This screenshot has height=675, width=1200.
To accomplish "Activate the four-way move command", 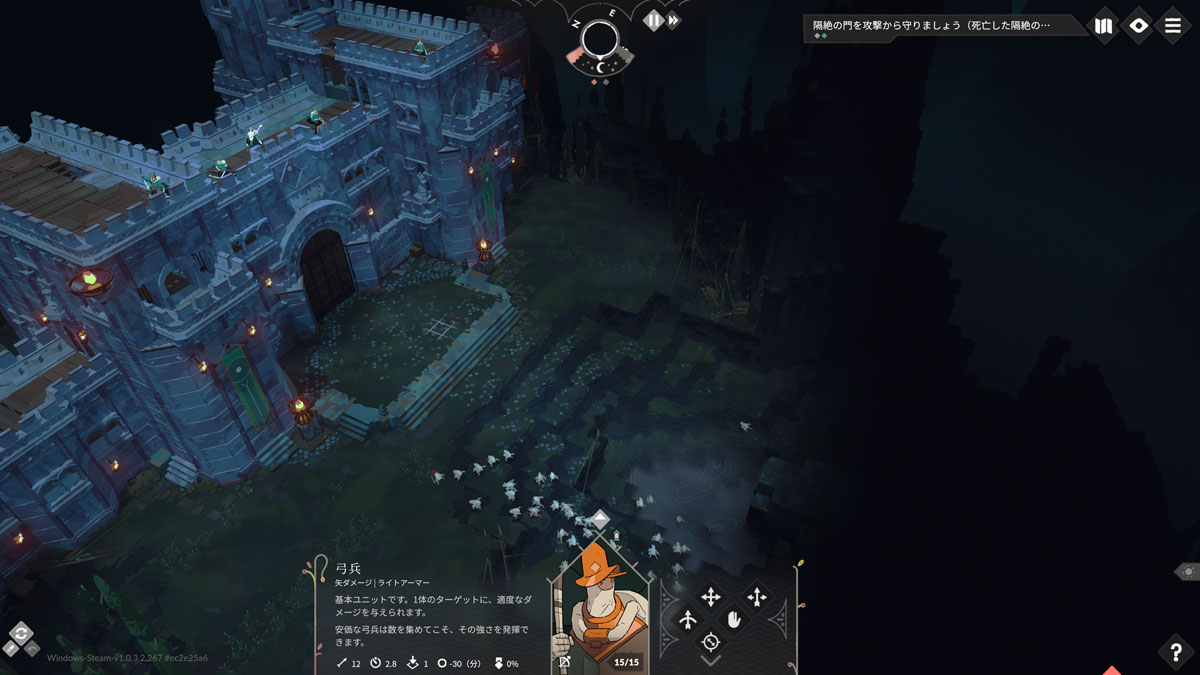I will (x=711, y=597).
